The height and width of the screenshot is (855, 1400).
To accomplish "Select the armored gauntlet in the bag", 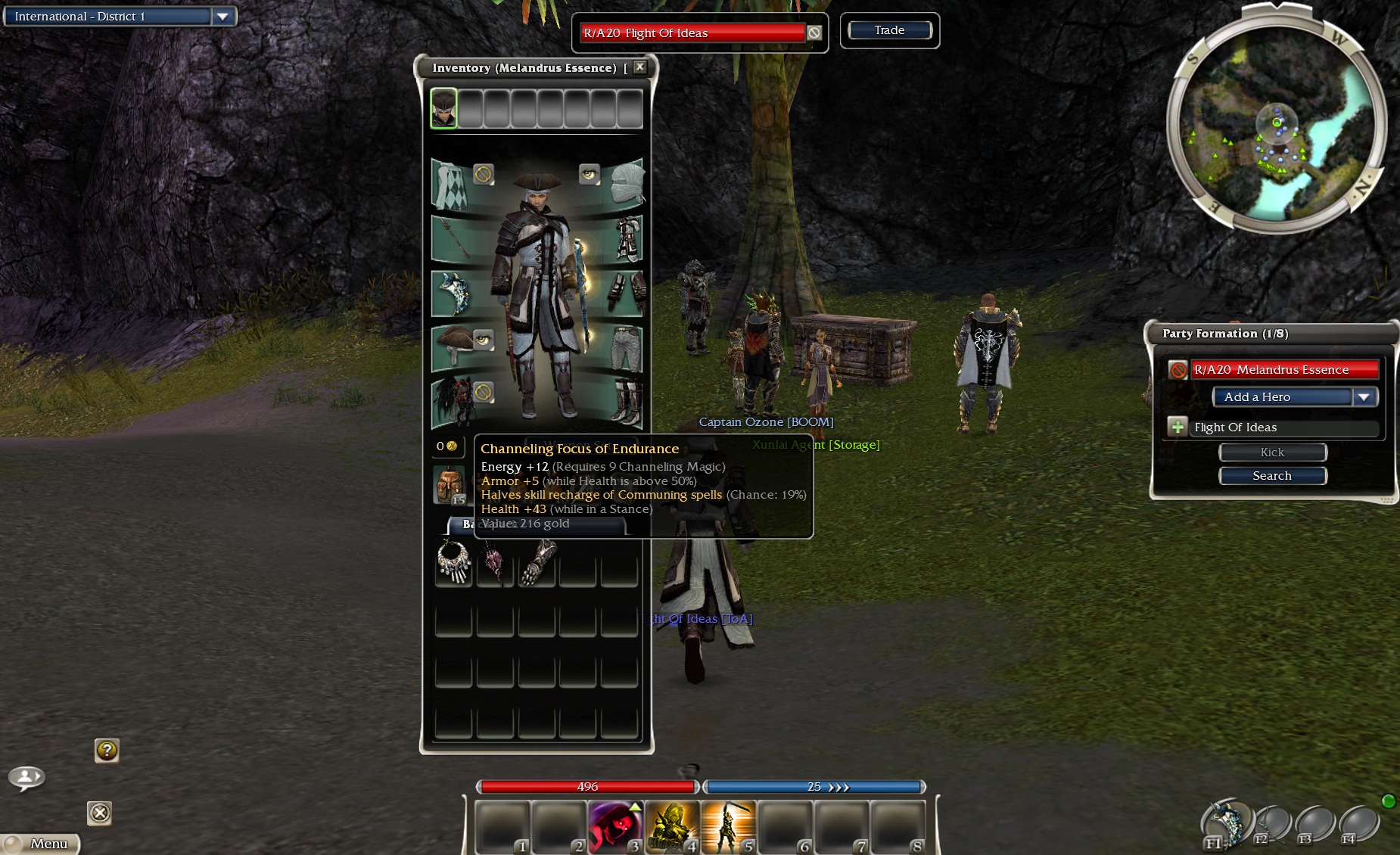I will point(537,563).
